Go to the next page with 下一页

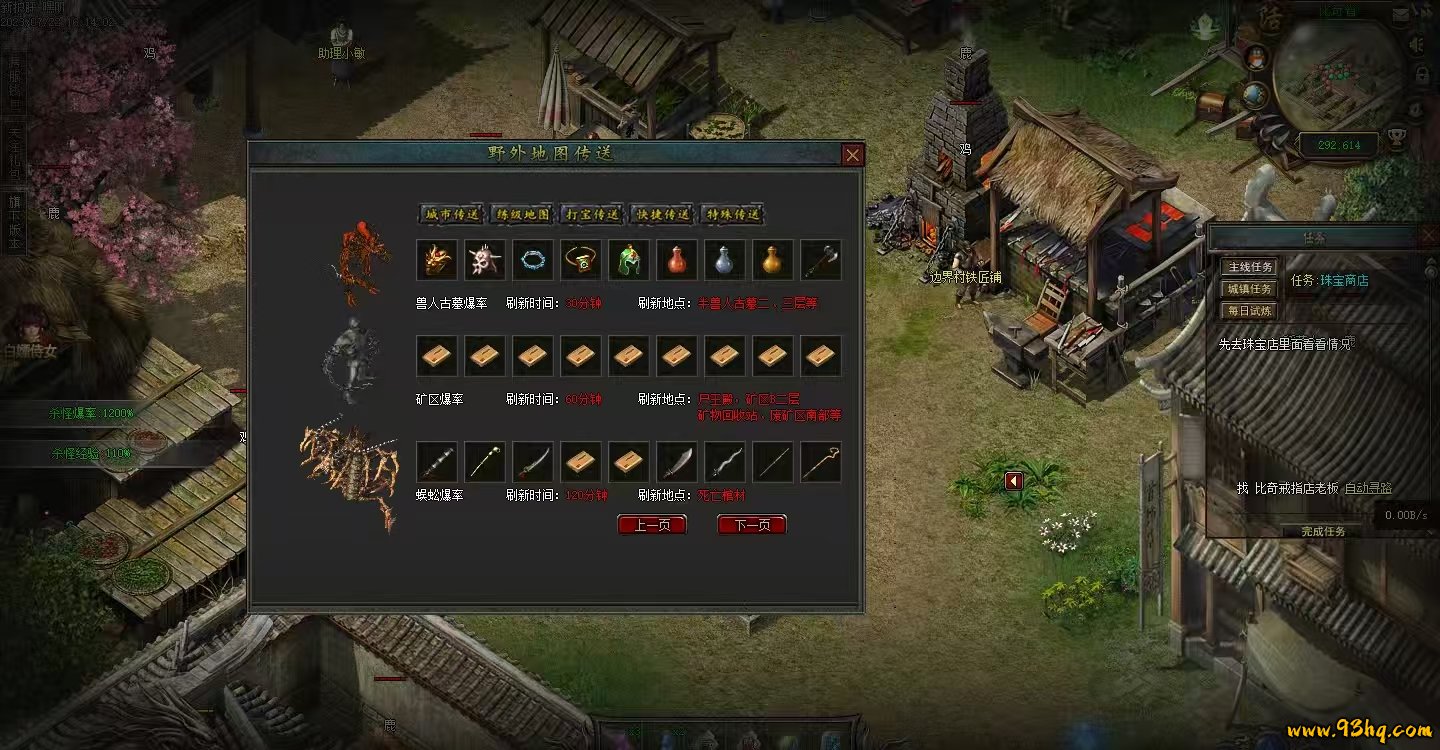click(x=752, y=525)
